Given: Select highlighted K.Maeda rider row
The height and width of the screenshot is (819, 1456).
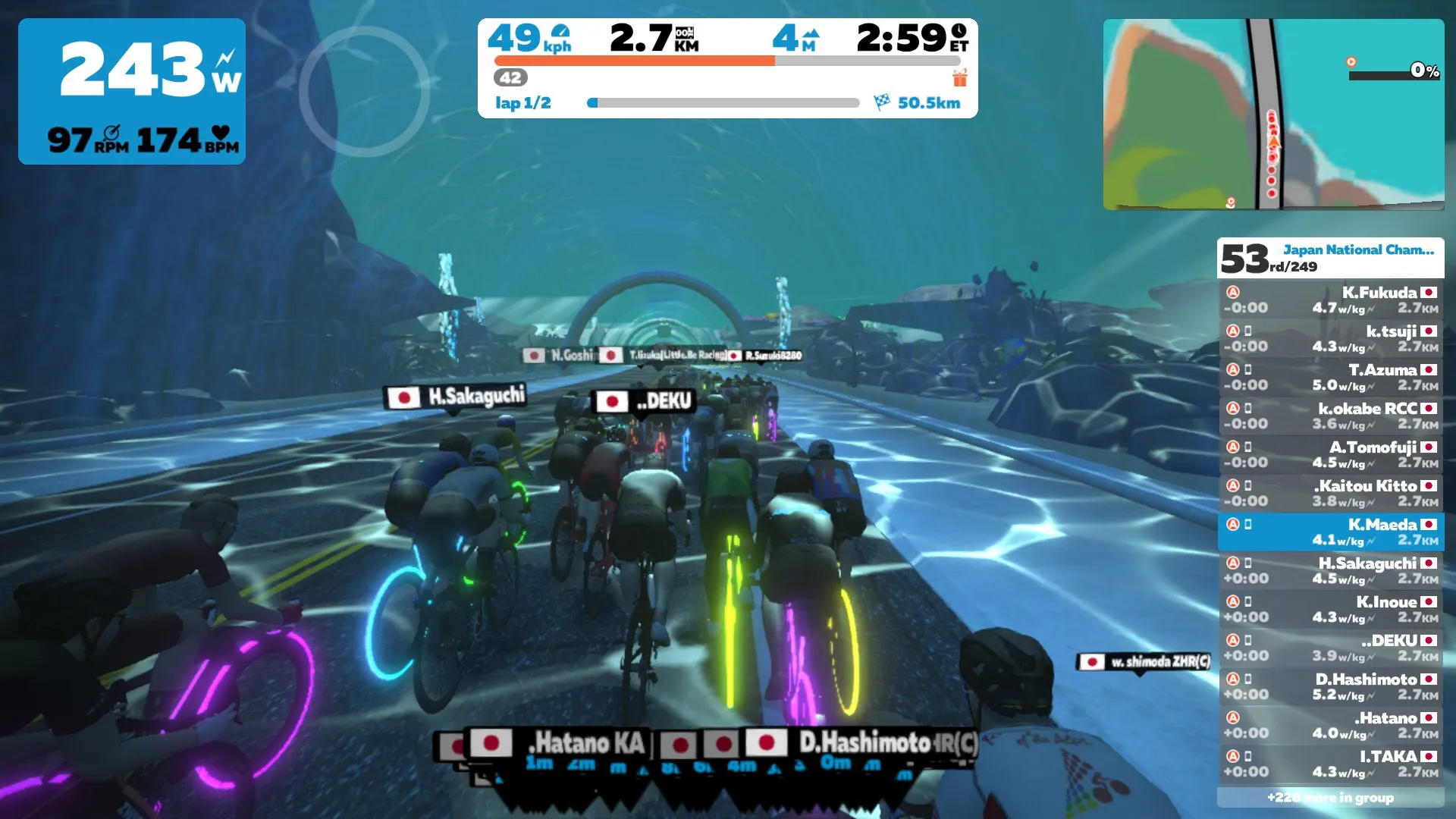Looking at the screenshot, I should (1330, 532).
